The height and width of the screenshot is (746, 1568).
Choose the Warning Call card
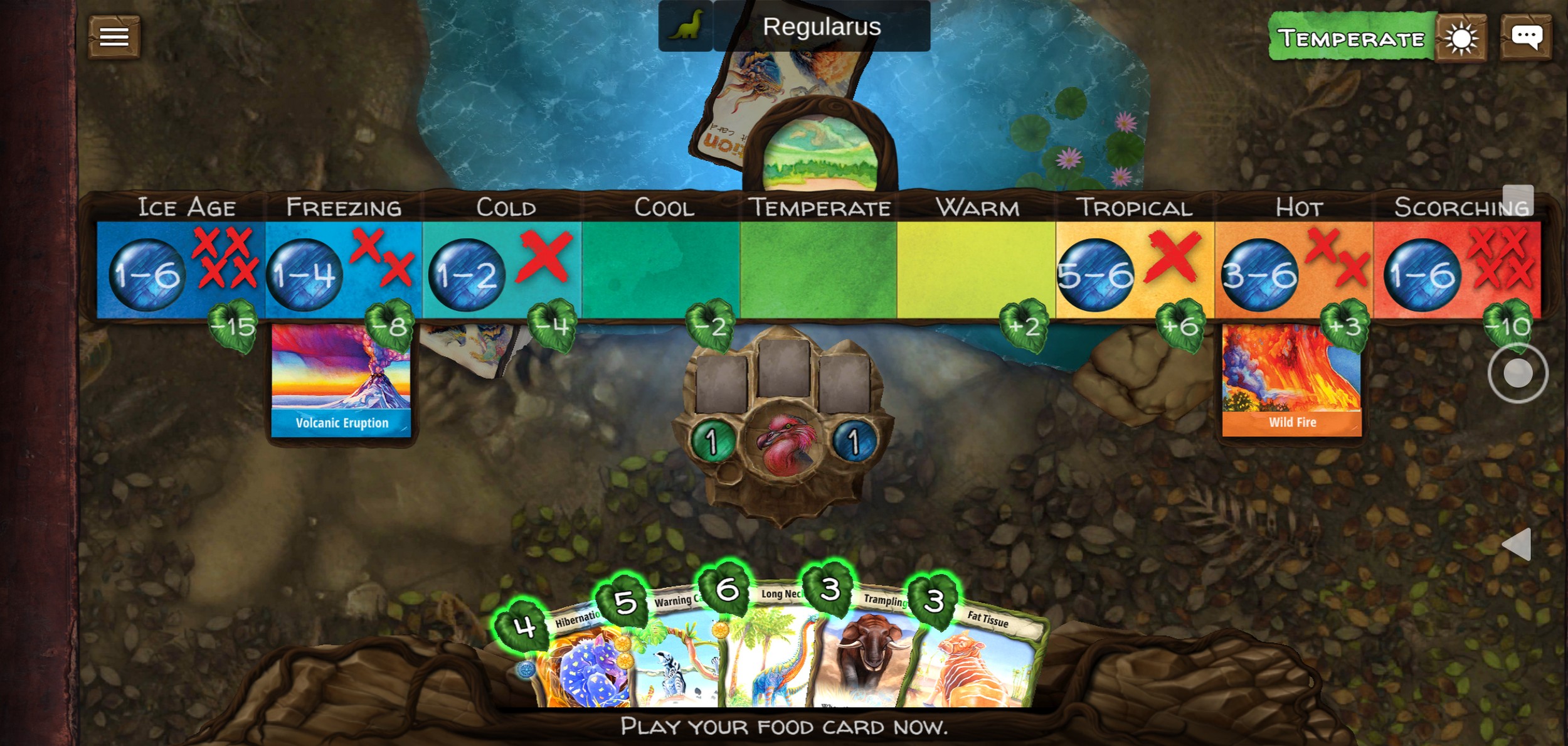pyautogui.click(x=677, y=659)
